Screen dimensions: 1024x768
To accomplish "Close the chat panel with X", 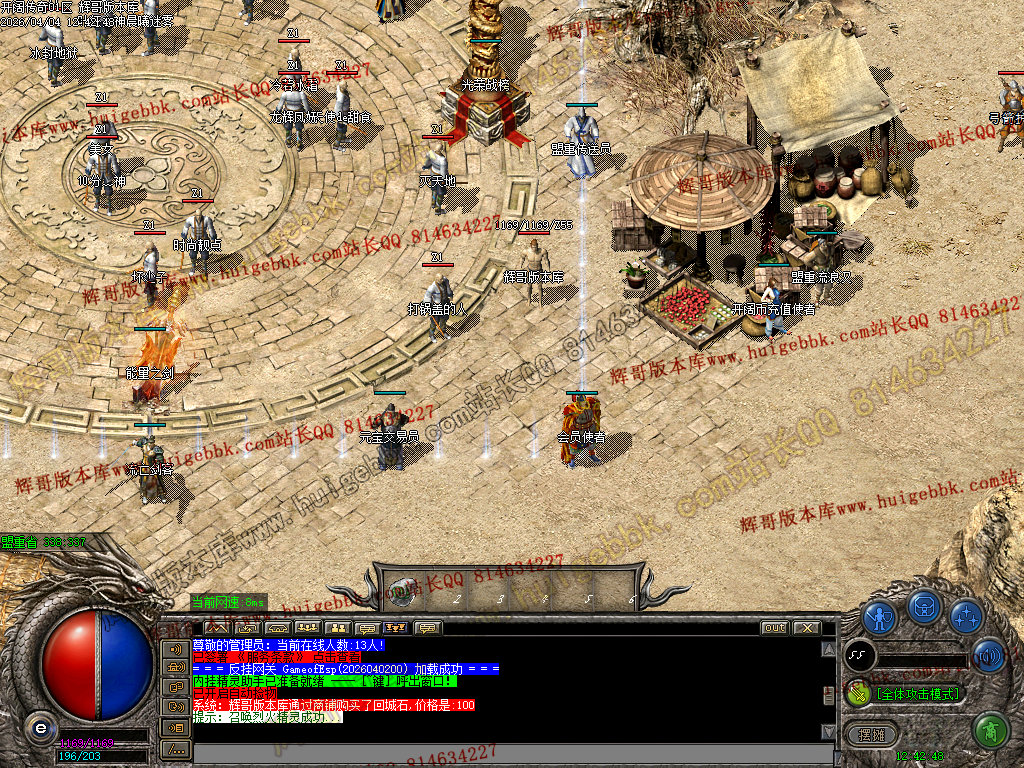I will click(x=805, y=628).
